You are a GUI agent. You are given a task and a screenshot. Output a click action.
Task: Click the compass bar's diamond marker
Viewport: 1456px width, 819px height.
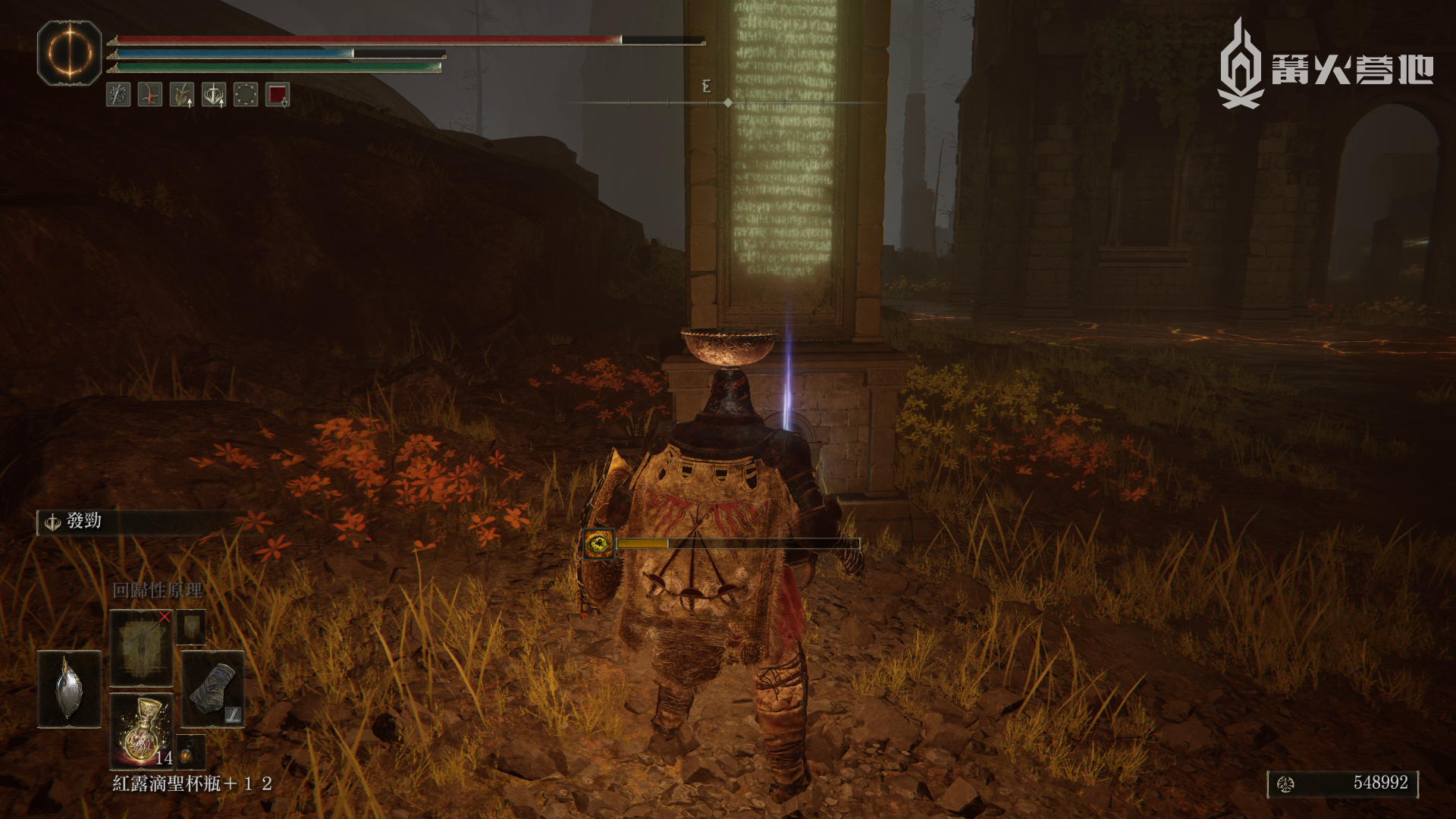[728, 102]
